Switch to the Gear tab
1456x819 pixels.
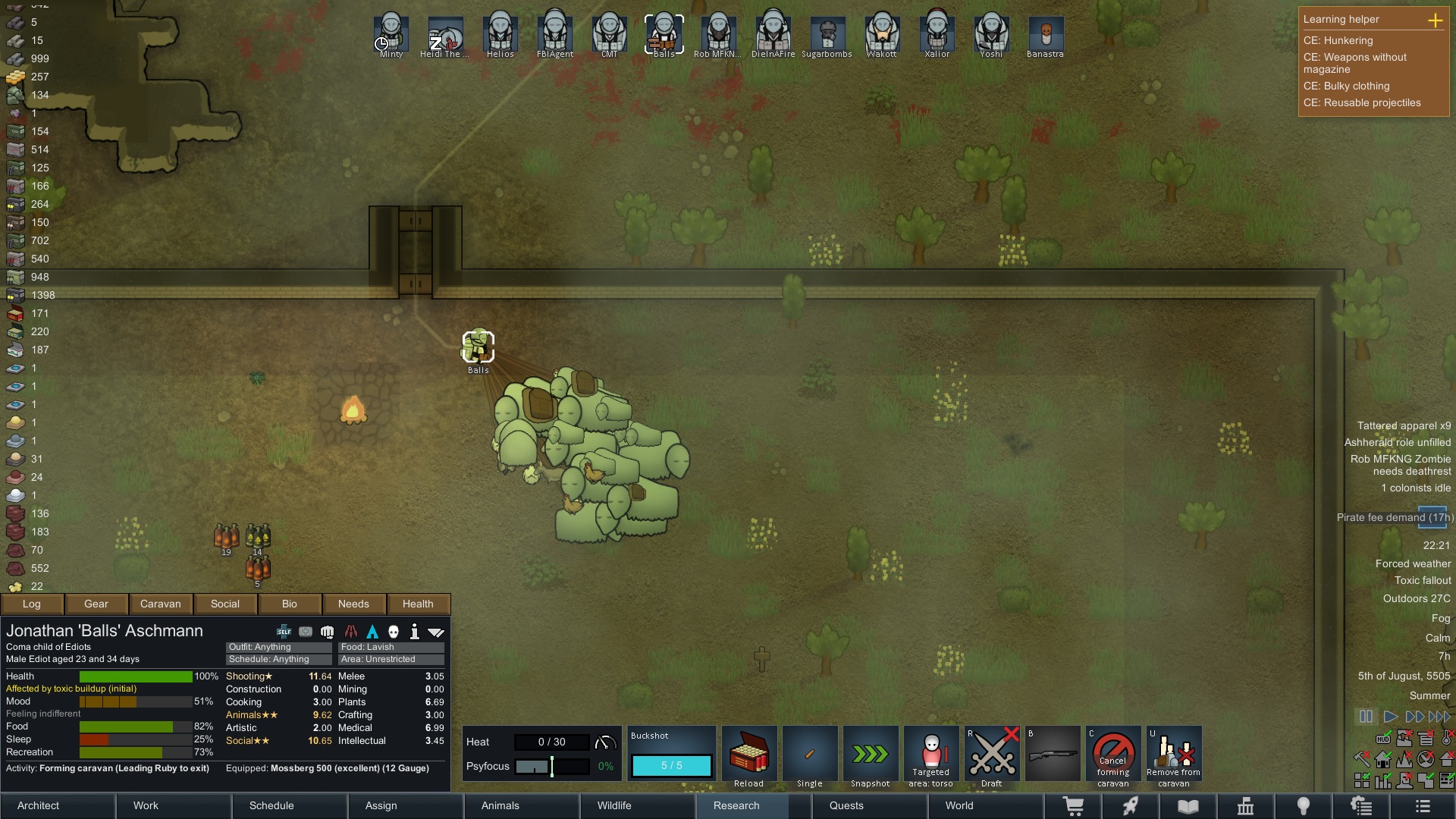pos(96,604)
